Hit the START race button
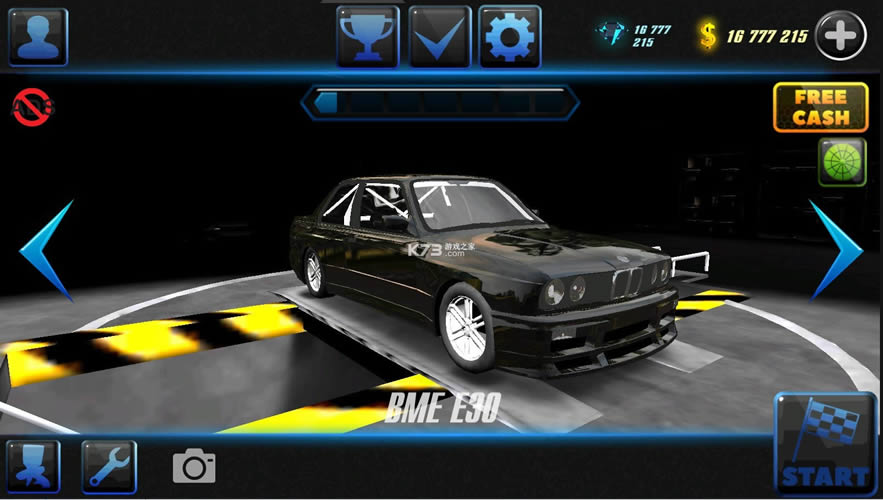Image resolution: width=883 pixels, height=500 pixels. coord(825,447)
